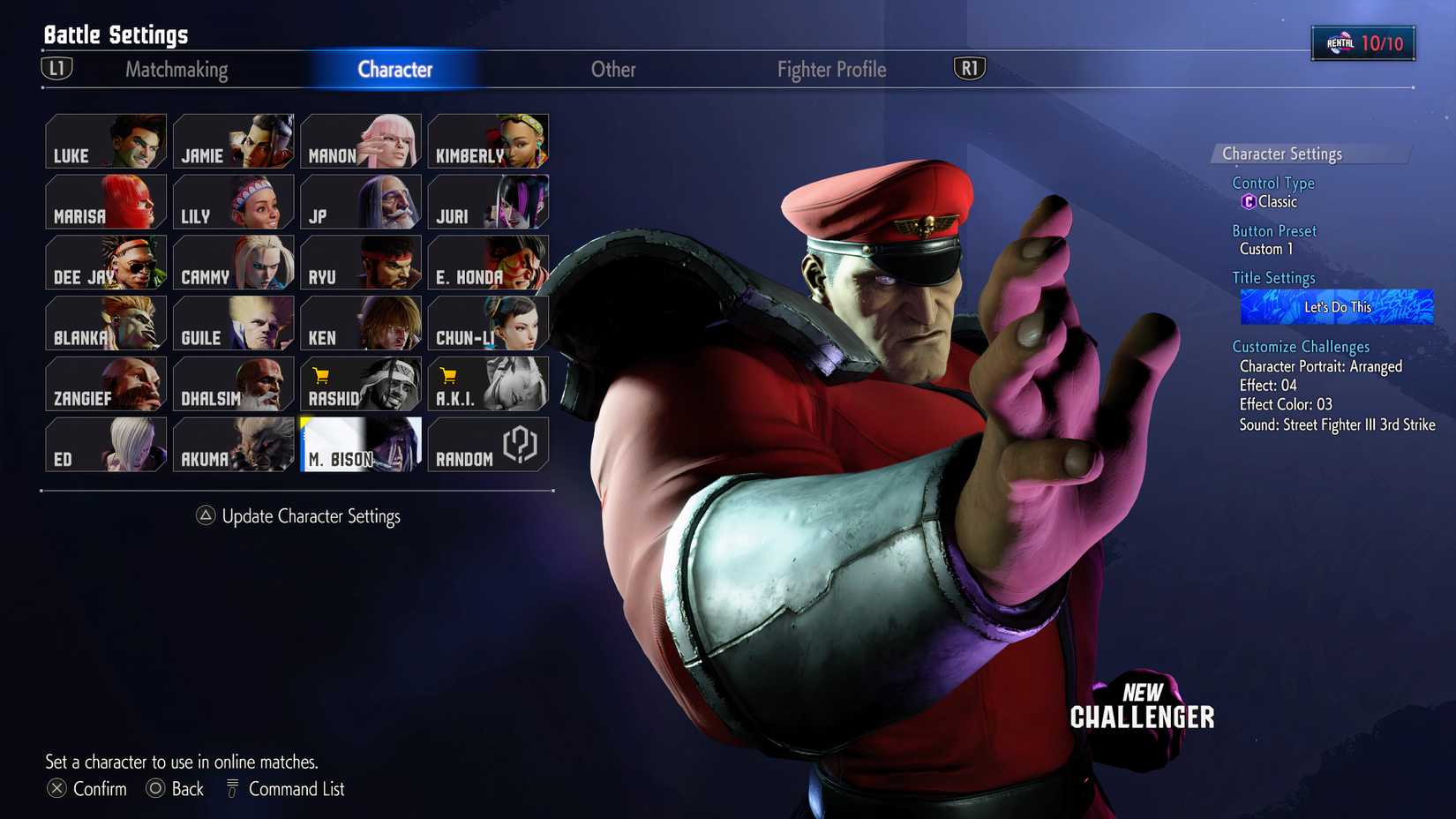The image size is (1456, 819).
Task: Switch to the Matchmaking tab
Action: click(x=176, y=69)
